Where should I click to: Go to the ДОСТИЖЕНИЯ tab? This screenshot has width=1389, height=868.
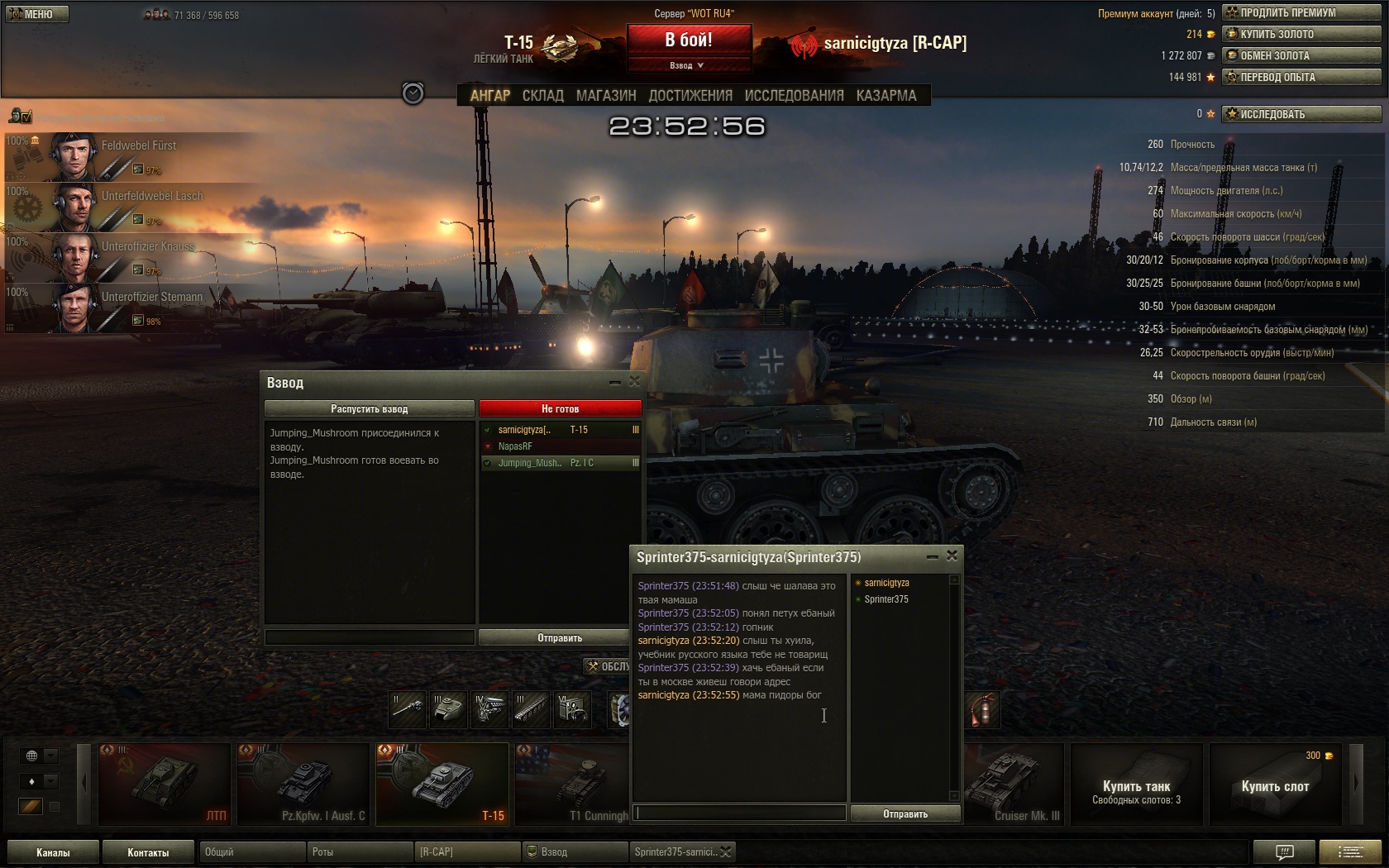tap(690, 96)
